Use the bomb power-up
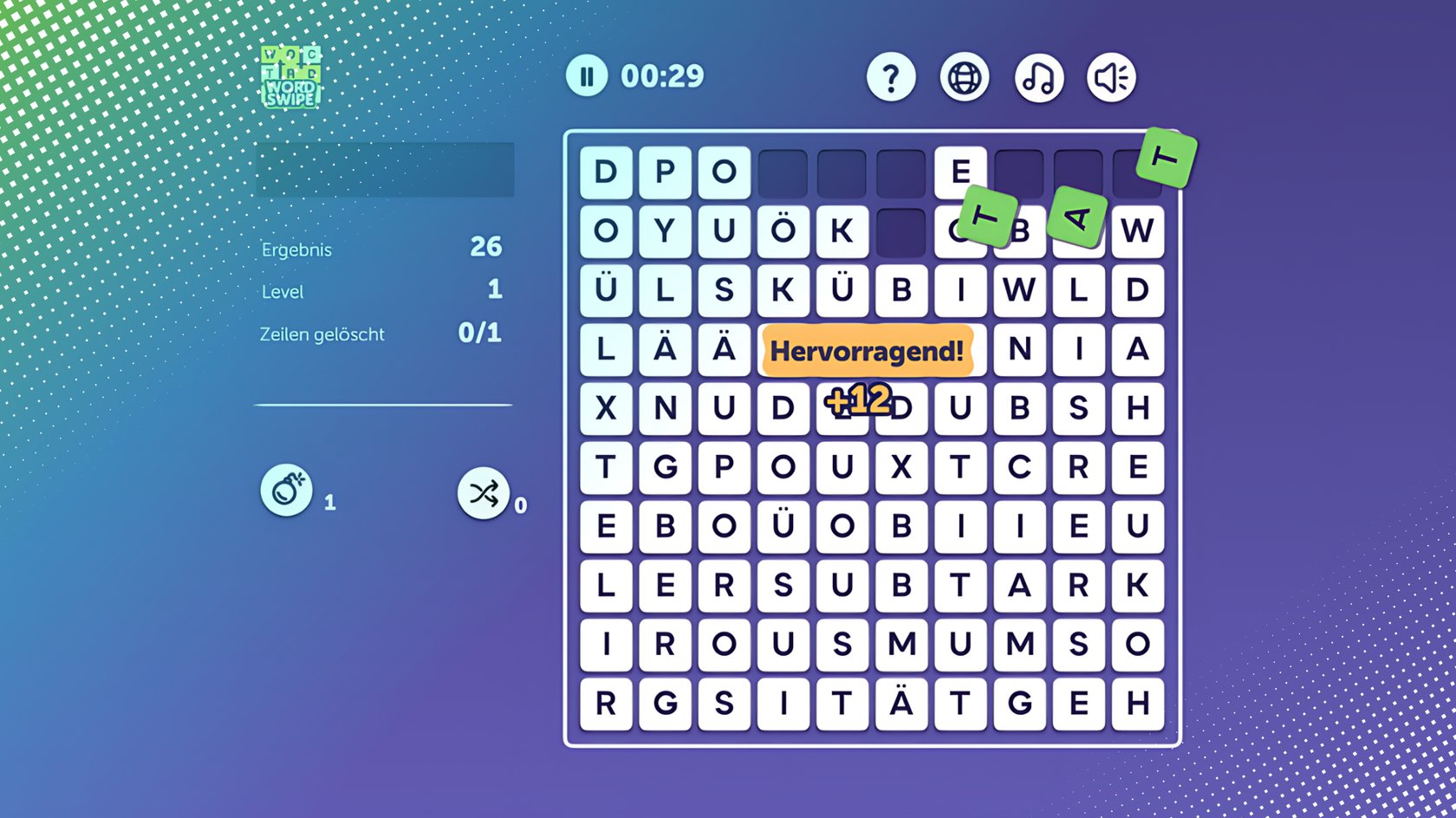 [x=286, y=490]
